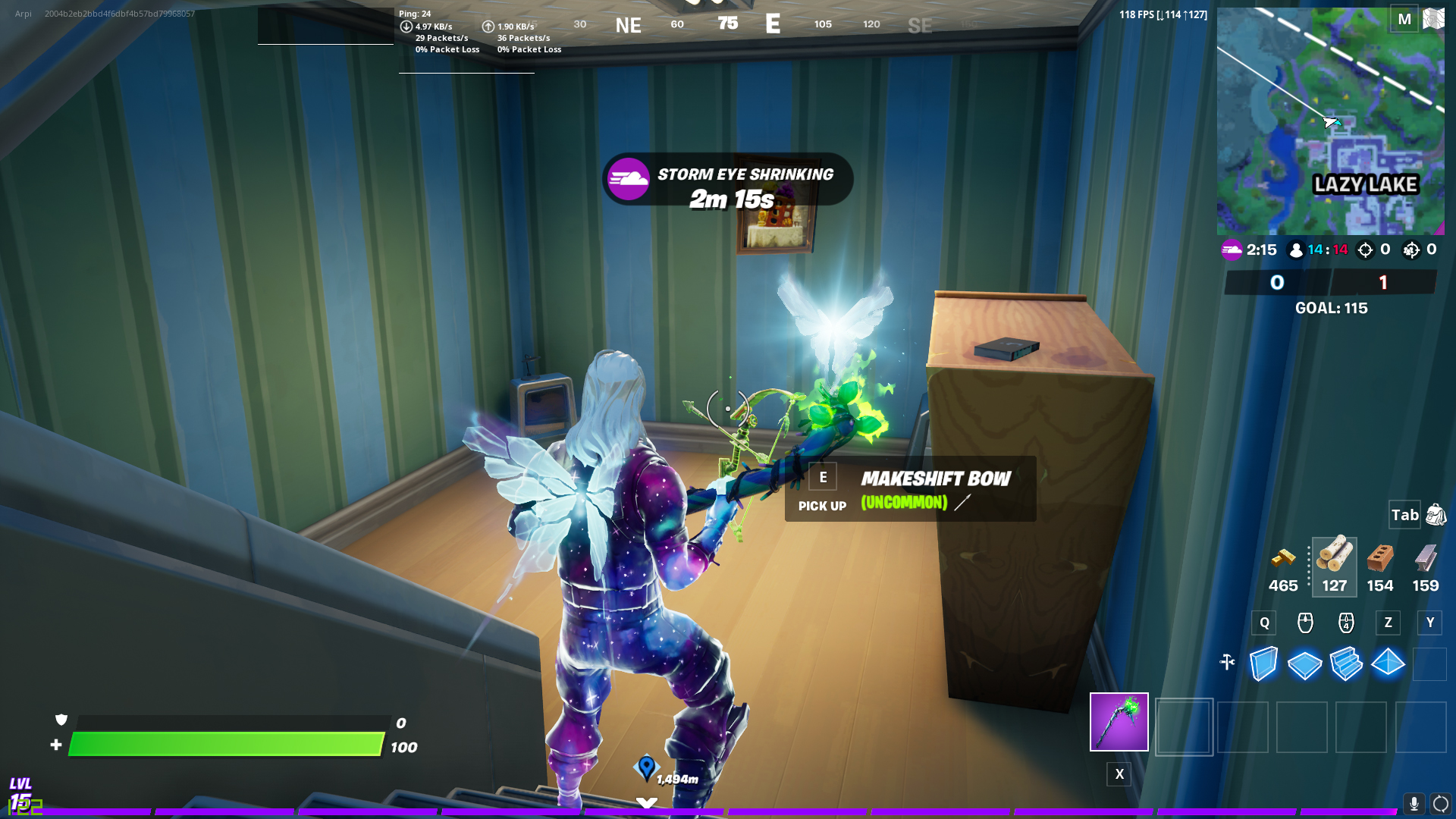Choose the stairs building piece
1456x819 pixels.
(x=1346, y=664)
